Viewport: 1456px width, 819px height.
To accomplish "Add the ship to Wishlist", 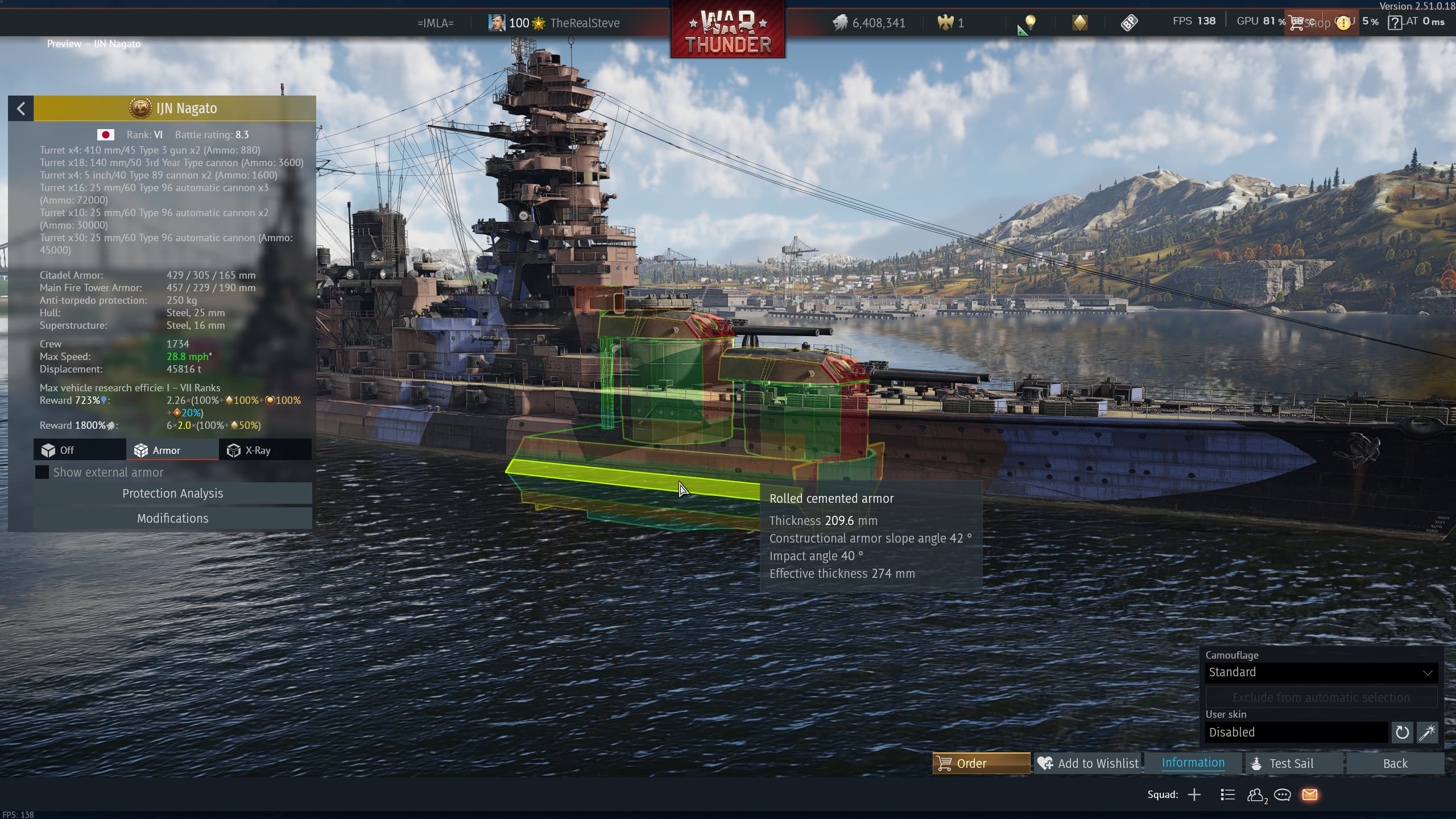I will (x=1088, y=763).
